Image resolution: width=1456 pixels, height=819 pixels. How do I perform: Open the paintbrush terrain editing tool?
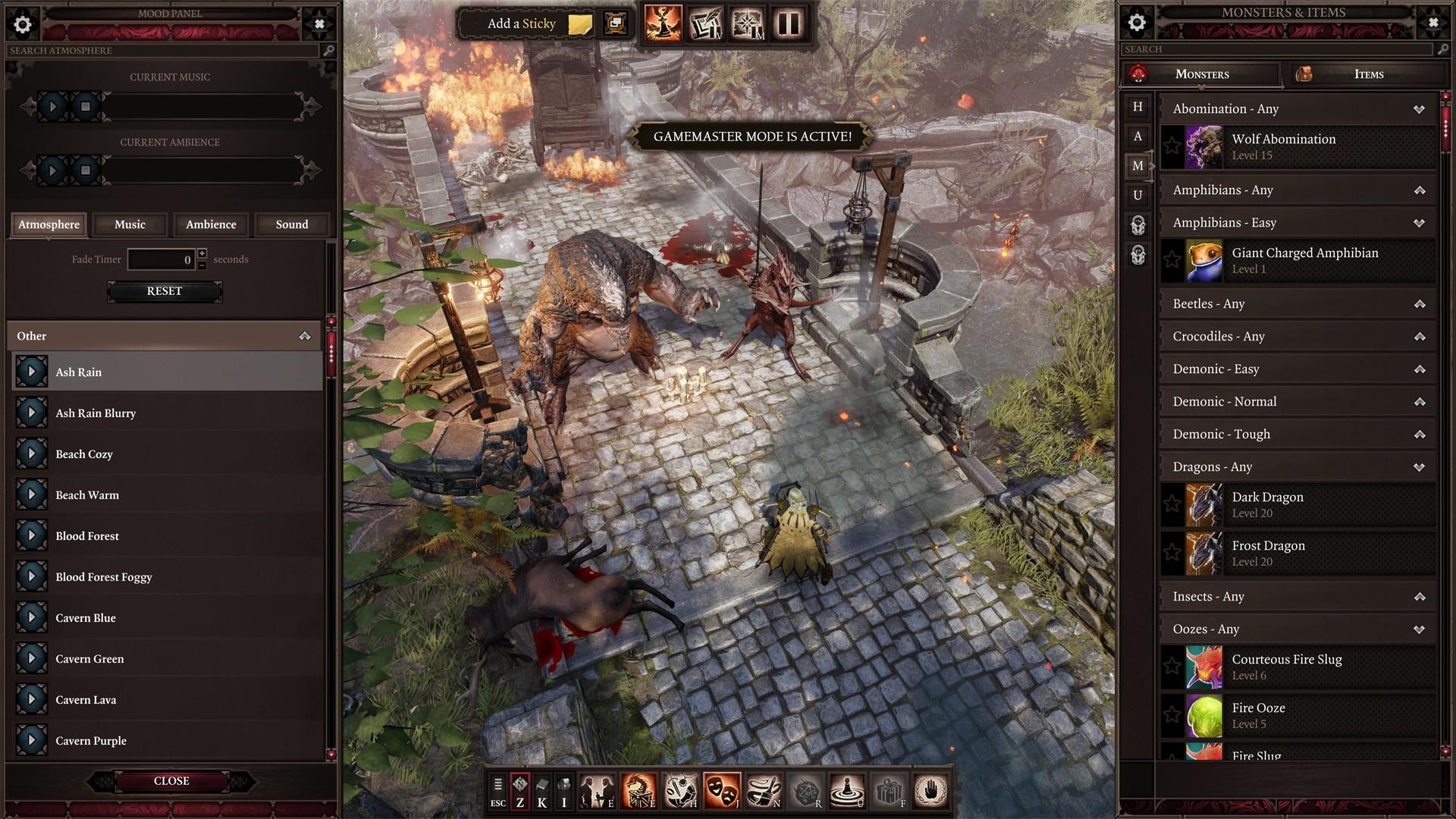click(765, 791)
